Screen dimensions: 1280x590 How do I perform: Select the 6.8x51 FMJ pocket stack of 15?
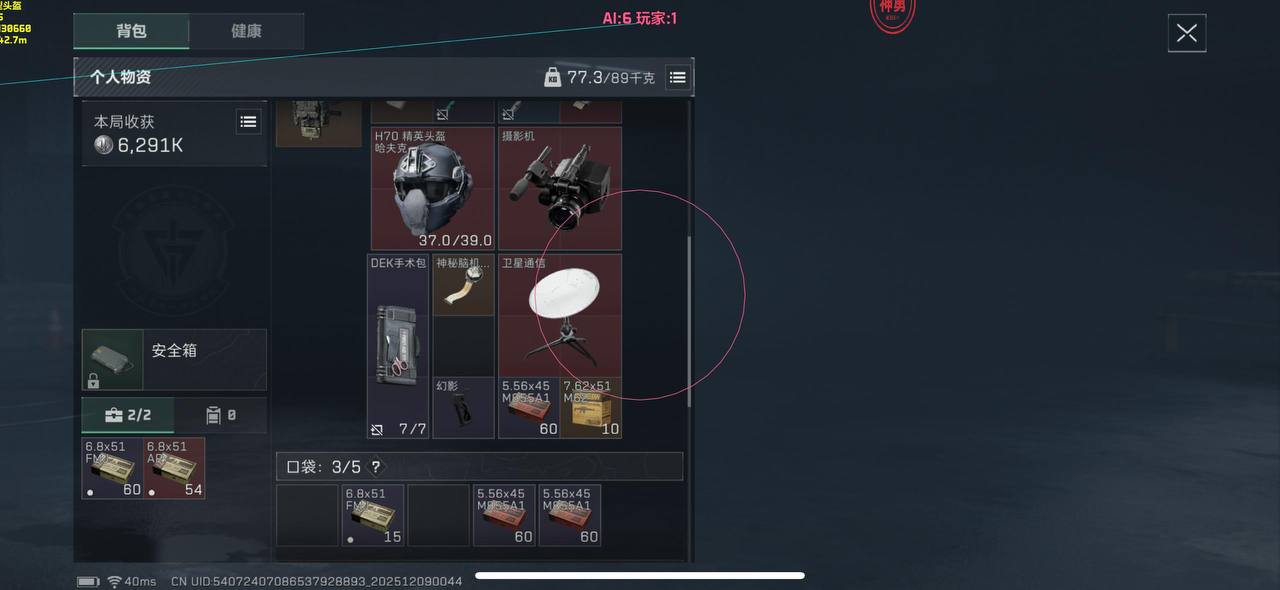(x=373, y=516)
